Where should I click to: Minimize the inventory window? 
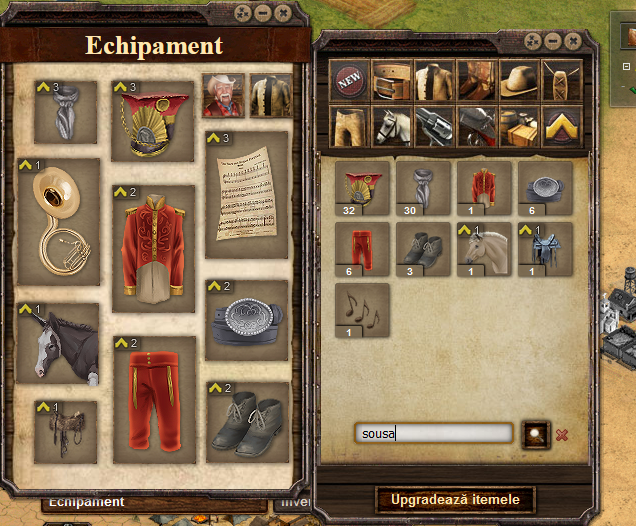click(553, 41)
